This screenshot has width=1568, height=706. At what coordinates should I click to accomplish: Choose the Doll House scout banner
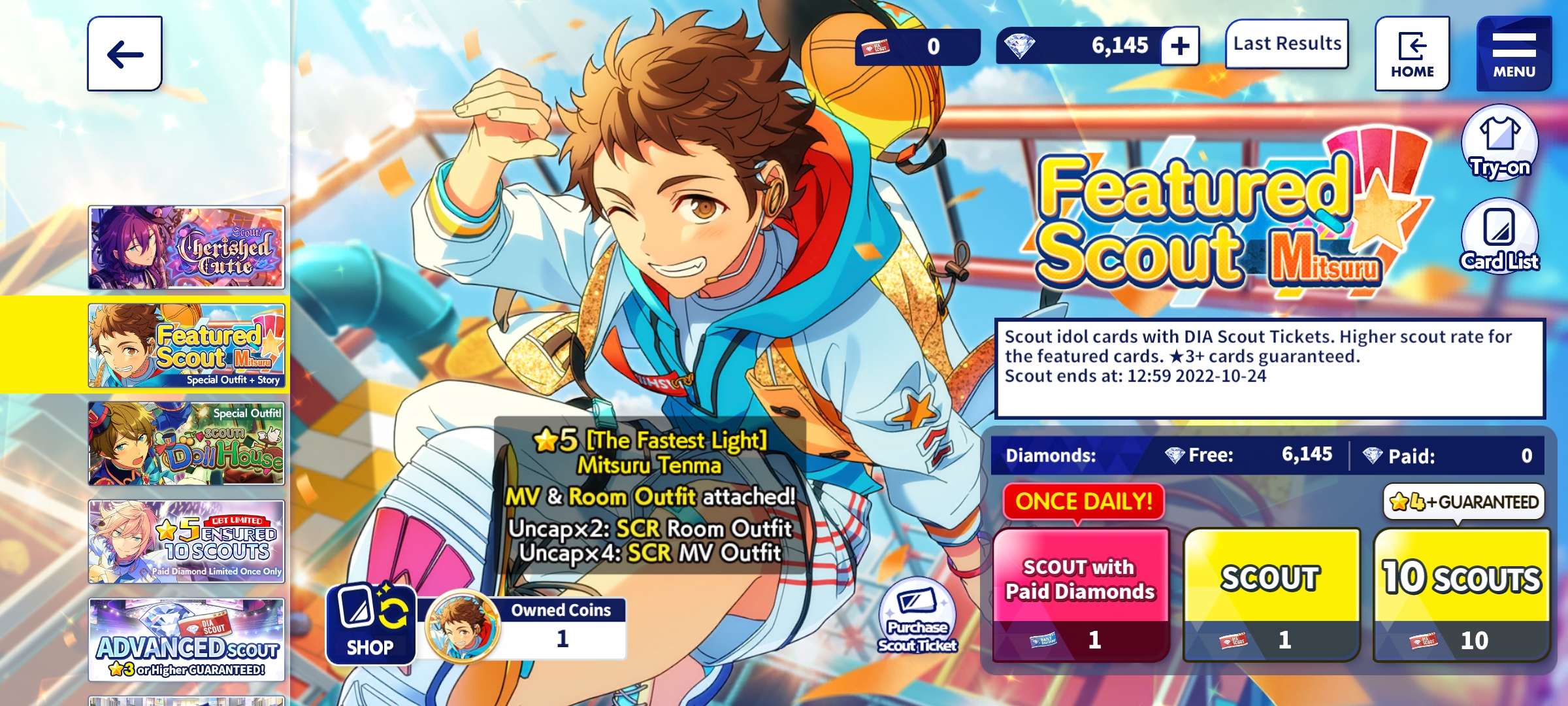pyautogui.click(x=187, y=444)
